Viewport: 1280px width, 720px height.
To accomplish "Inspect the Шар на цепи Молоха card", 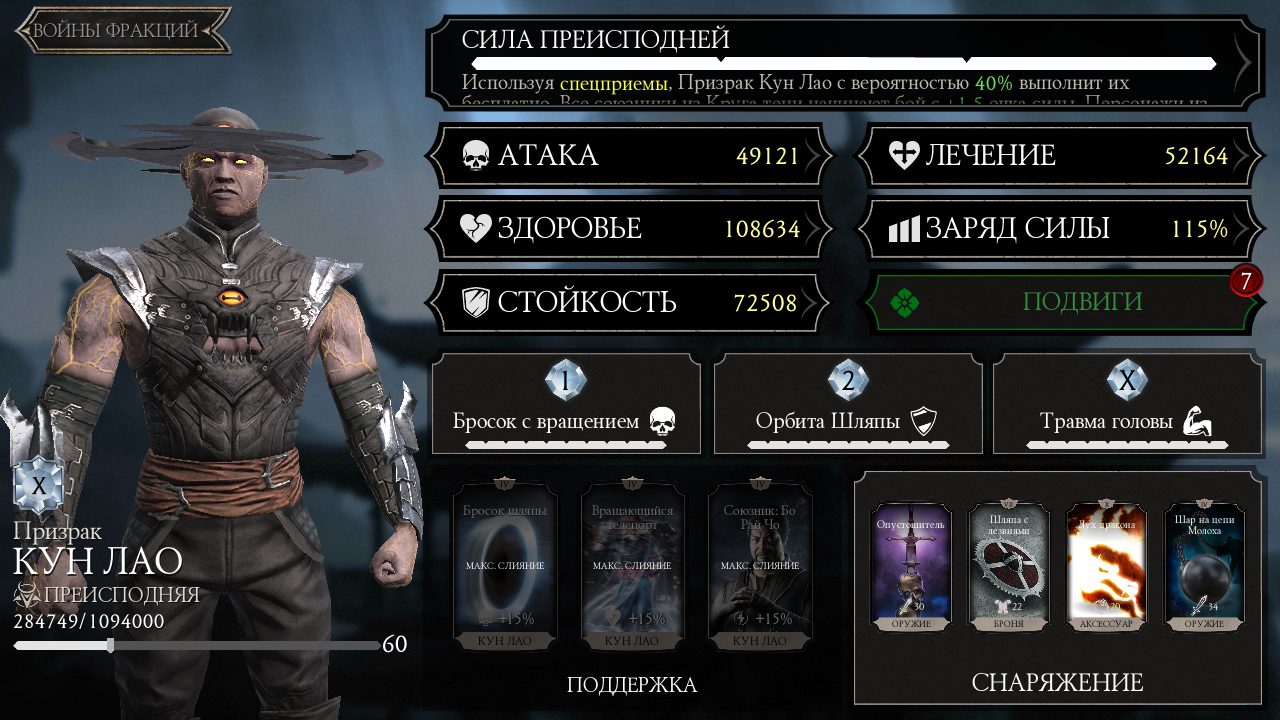I will click(x=1204, y=566).
